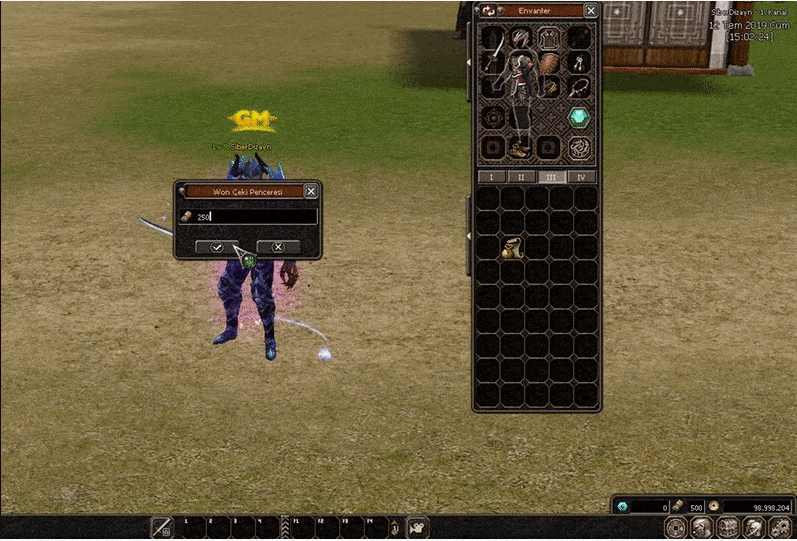Click the swap arrows button on Envanter title
Screen dimensions: 797x541
488,11
